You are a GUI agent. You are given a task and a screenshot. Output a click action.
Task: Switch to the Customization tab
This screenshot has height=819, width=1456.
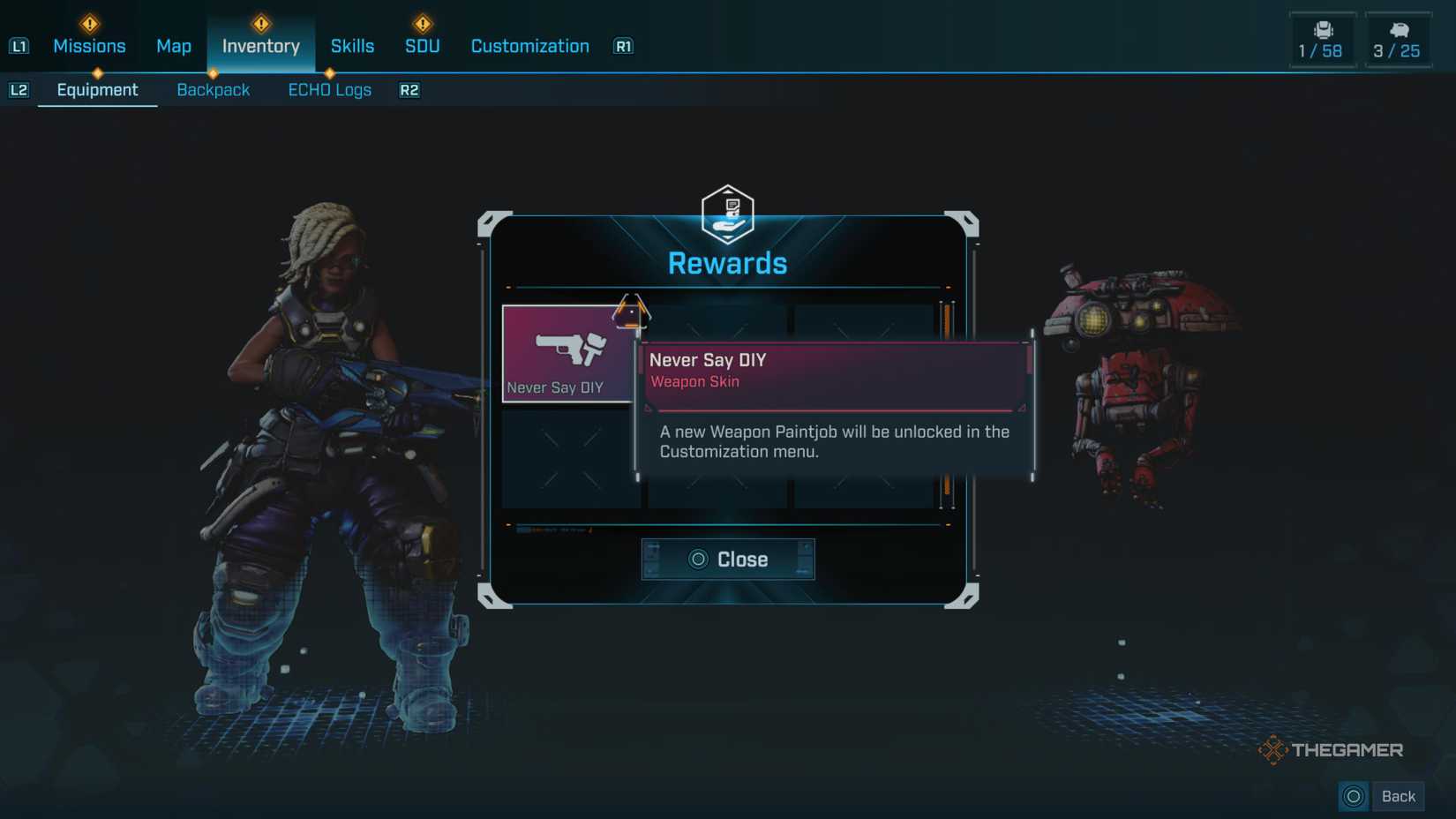529,46
